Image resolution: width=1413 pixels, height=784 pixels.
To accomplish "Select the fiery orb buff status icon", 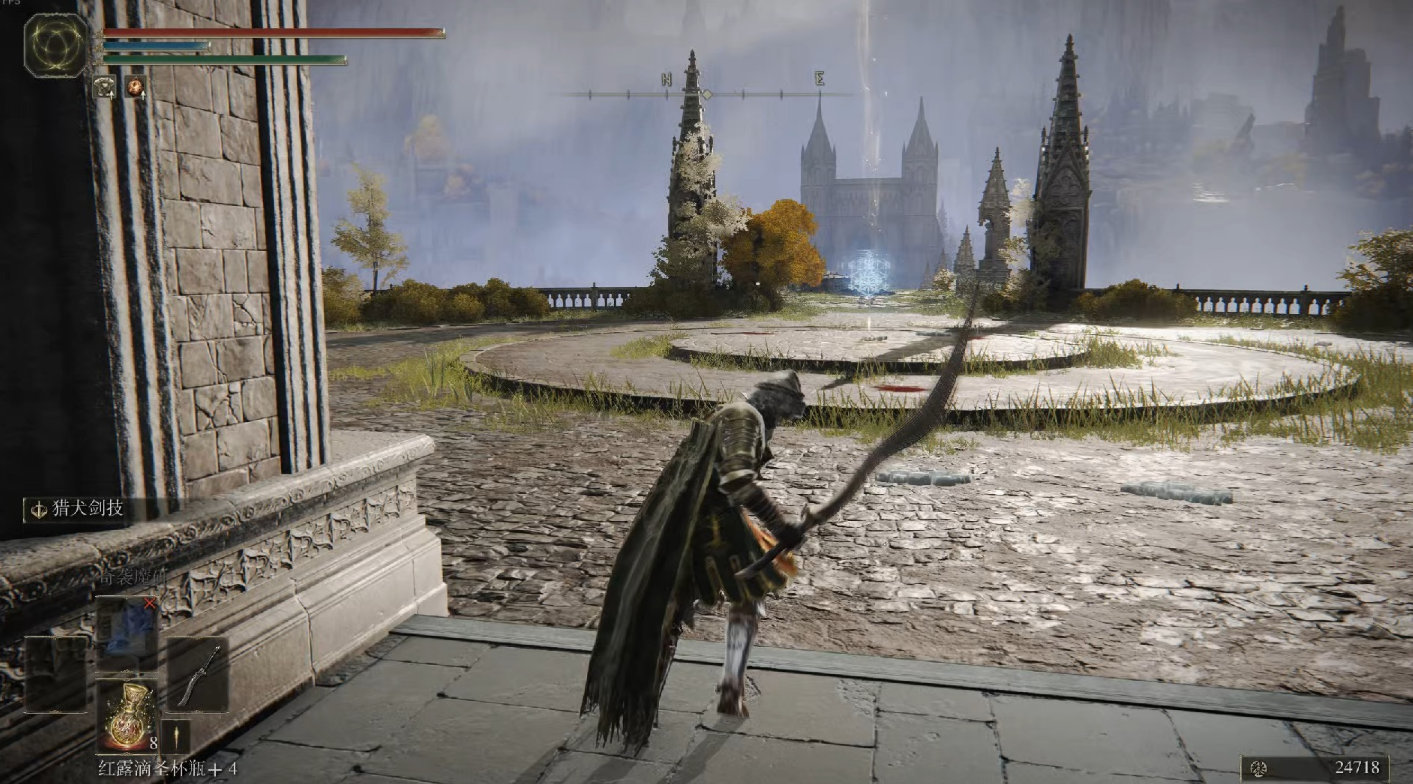I will click(134, 87).
